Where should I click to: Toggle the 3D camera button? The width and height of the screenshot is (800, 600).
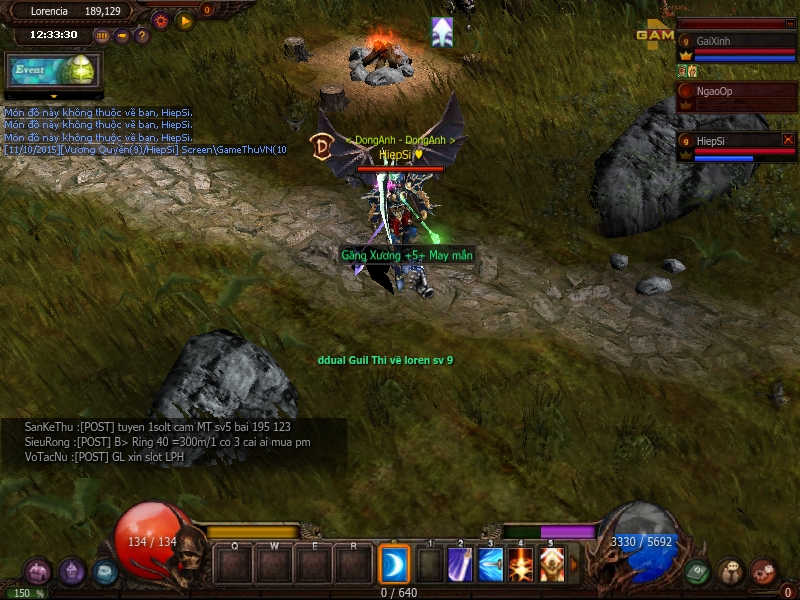(x=102, y=36)
